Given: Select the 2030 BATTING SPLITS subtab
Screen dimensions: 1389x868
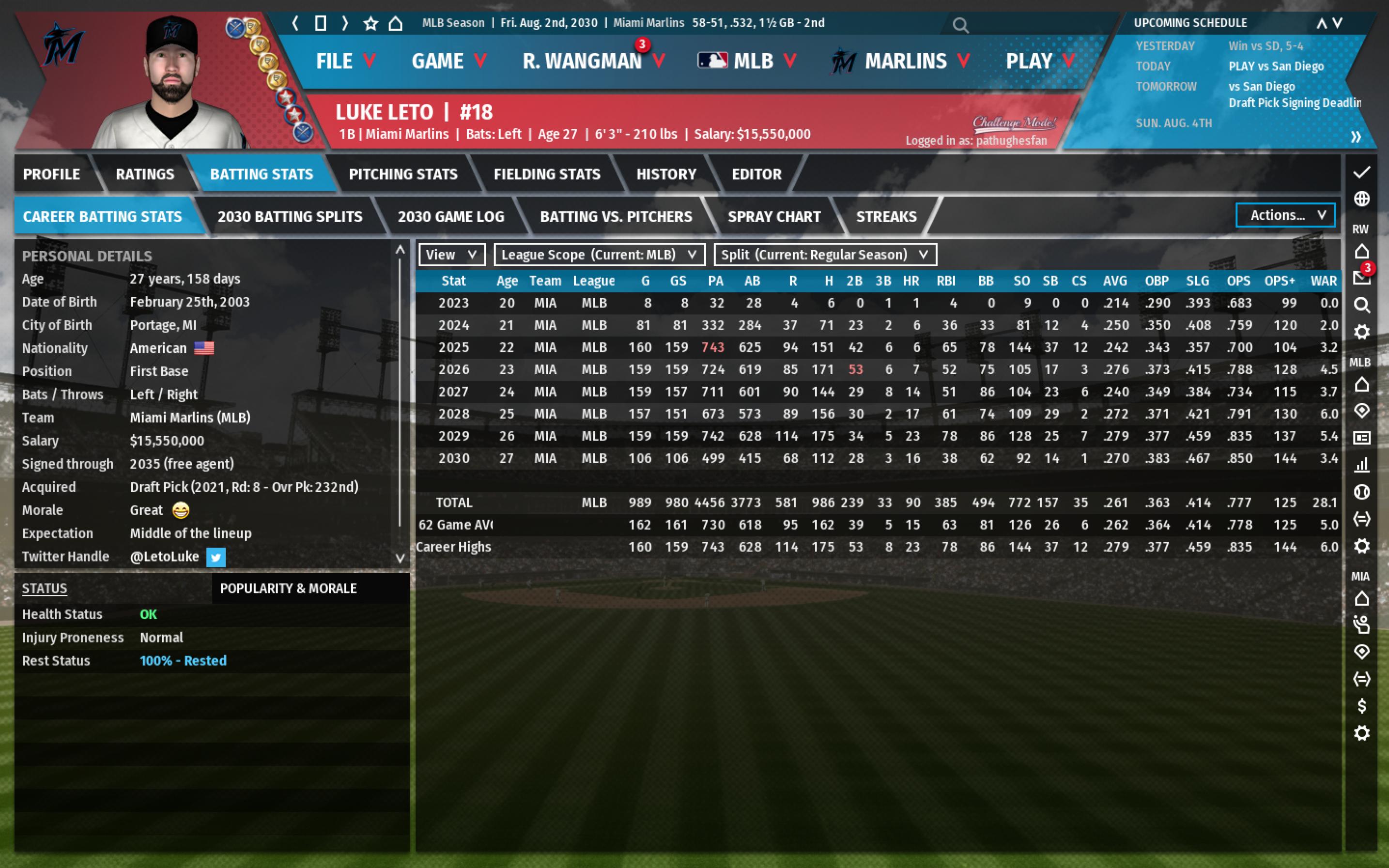Looking at the screenshot, I should pos(290,216).
